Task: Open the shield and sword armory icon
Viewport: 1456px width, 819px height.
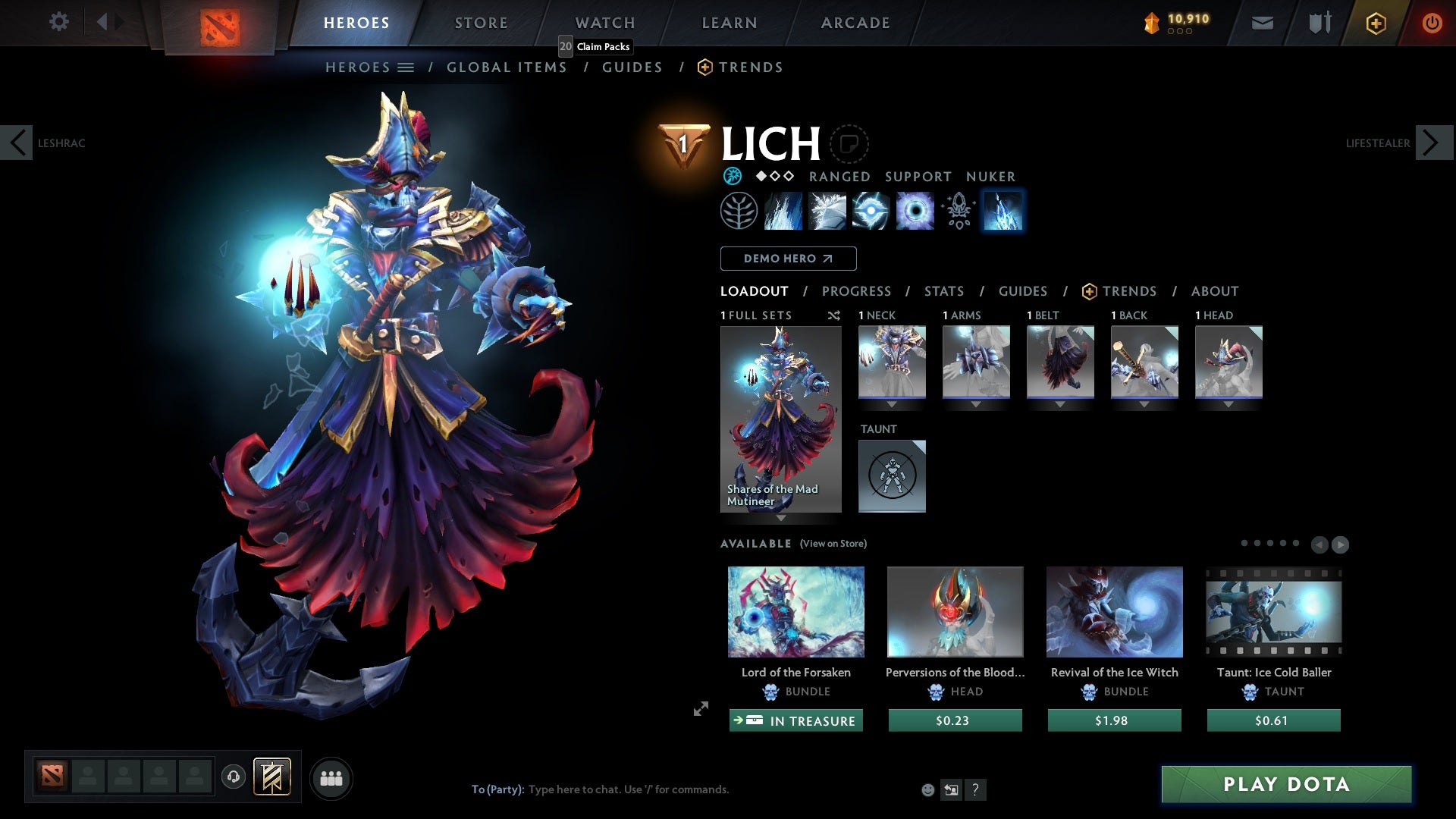Action: point(1318,23)
